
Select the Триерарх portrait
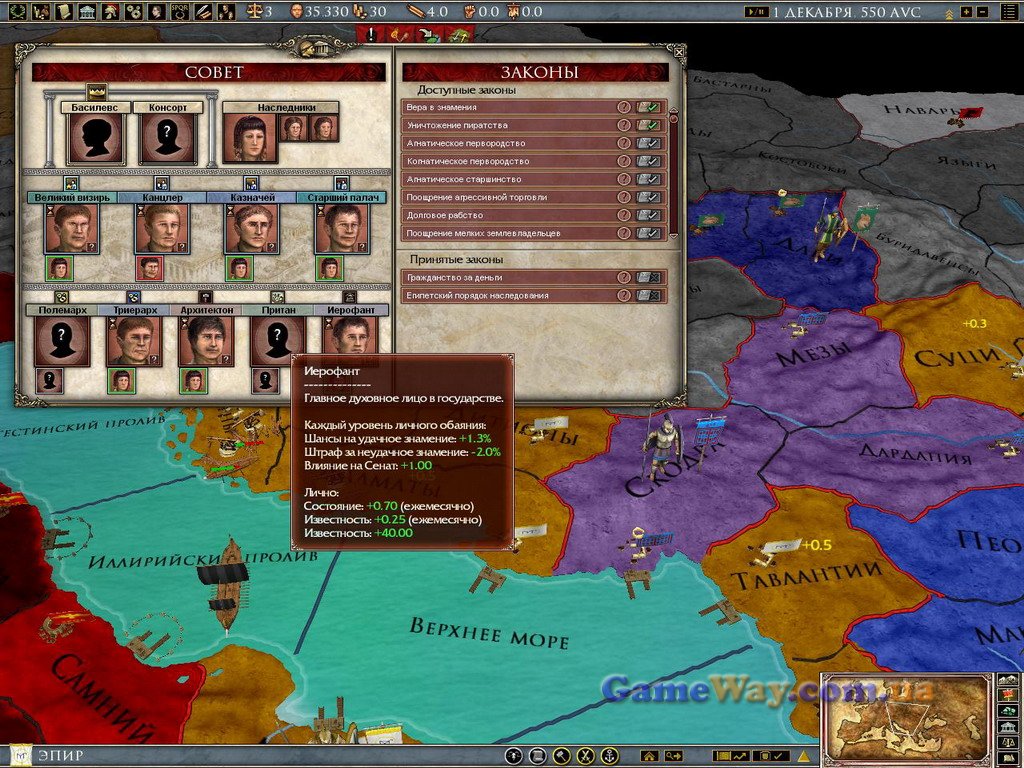[x=133, y=341]
